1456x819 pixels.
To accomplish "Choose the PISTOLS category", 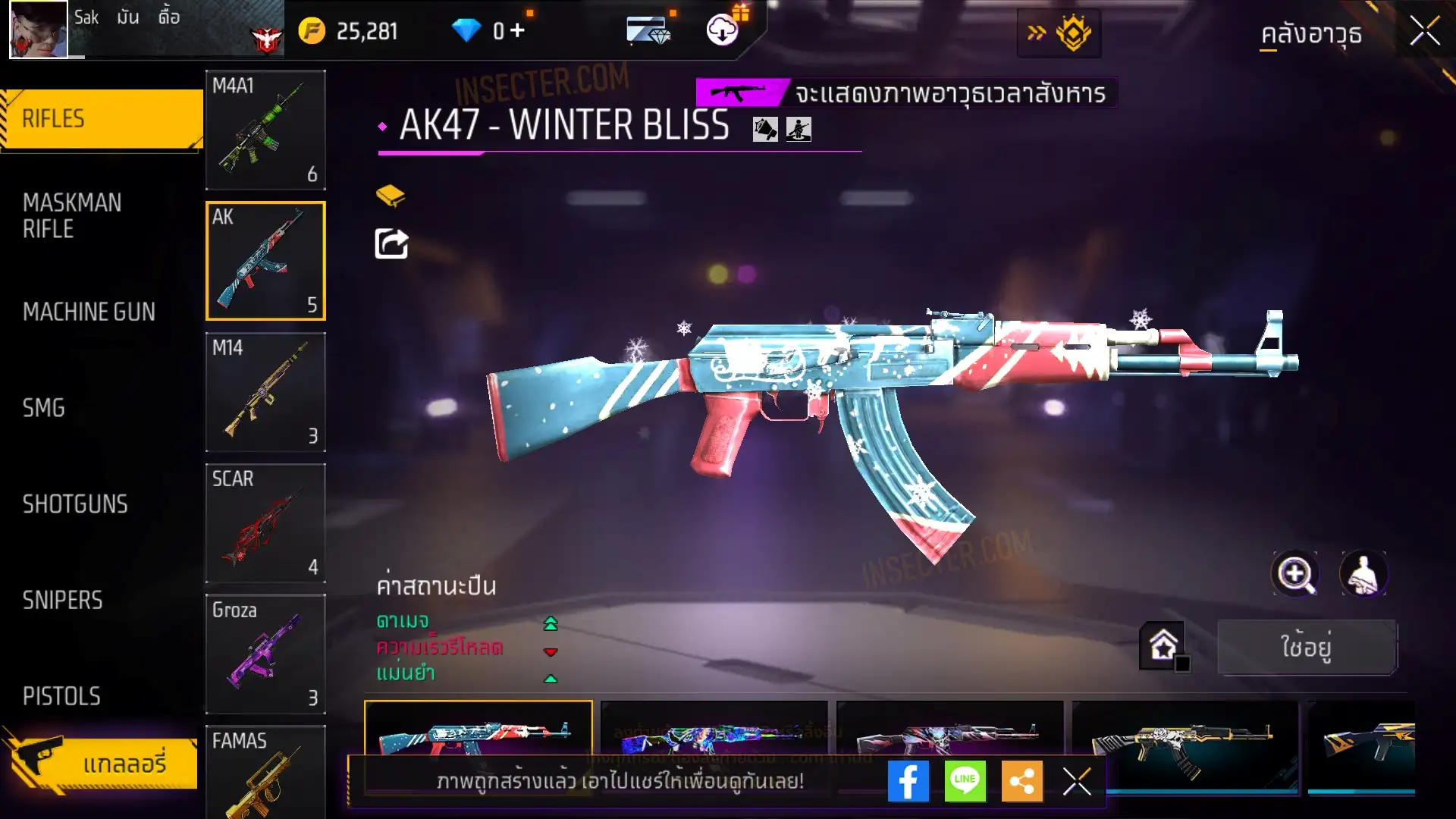I will (61, 696).
